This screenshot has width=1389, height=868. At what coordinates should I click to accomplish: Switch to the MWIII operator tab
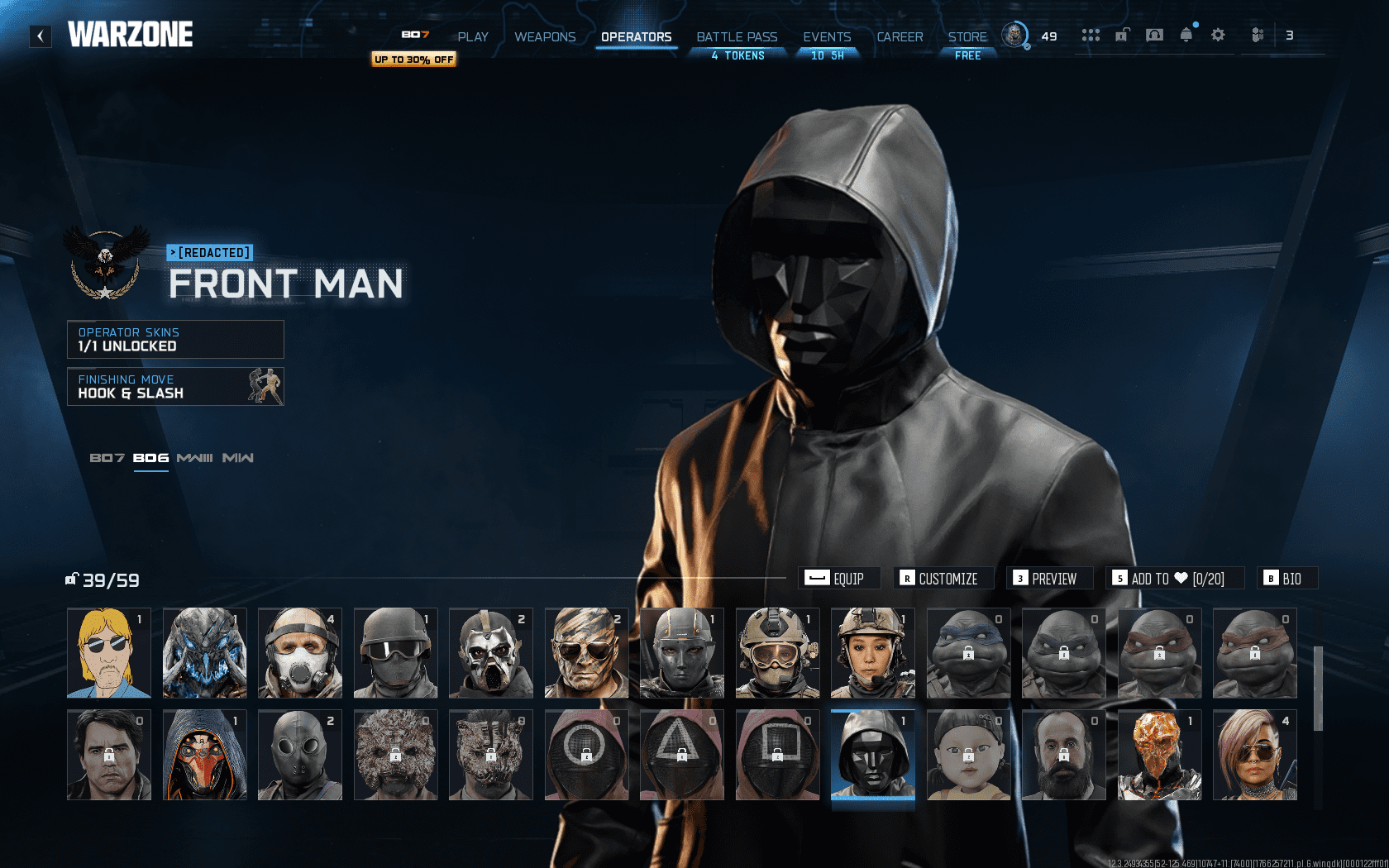point(195,456)
